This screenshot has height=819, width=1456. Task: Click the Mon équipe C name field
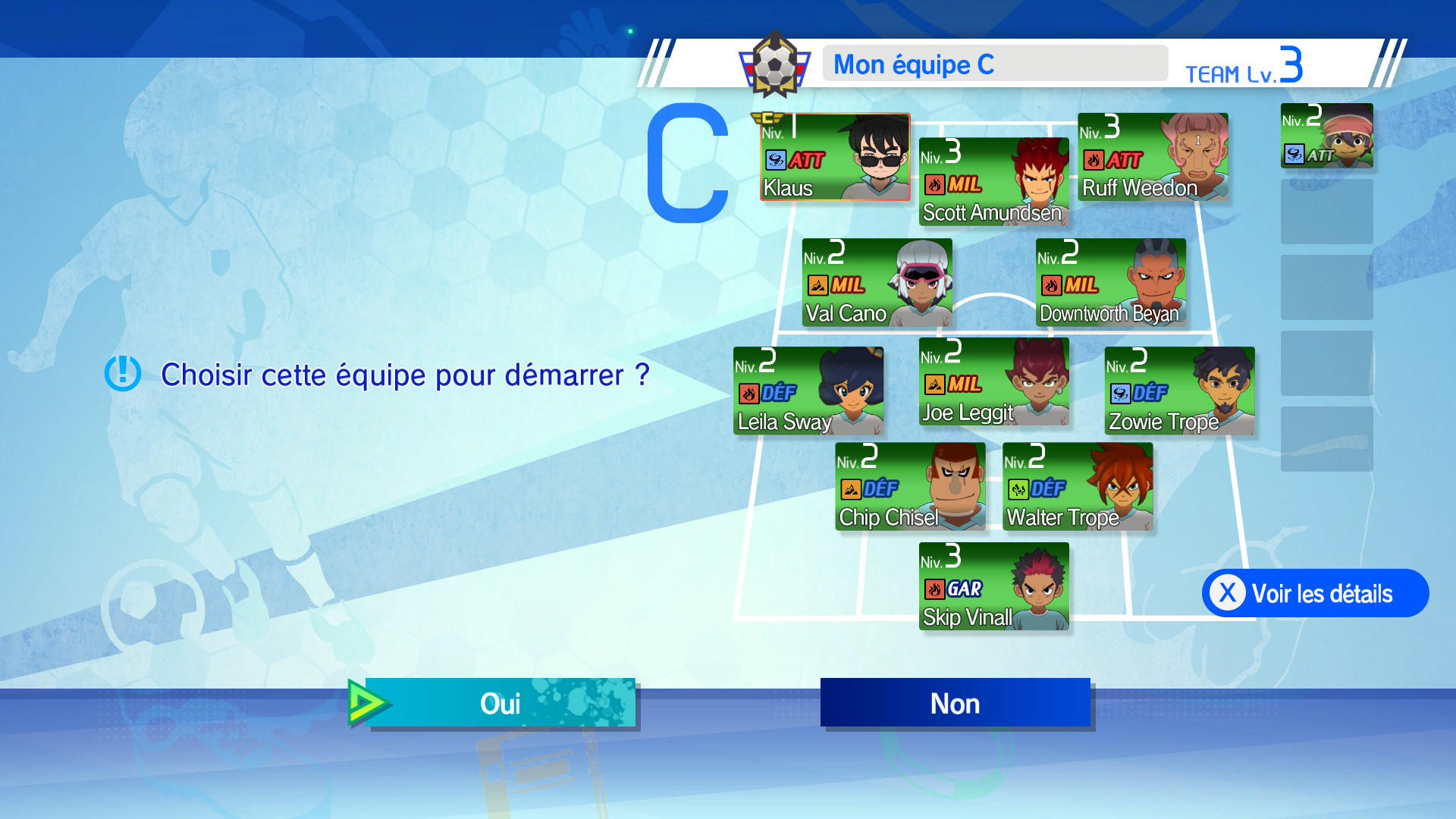pos(995,64)
